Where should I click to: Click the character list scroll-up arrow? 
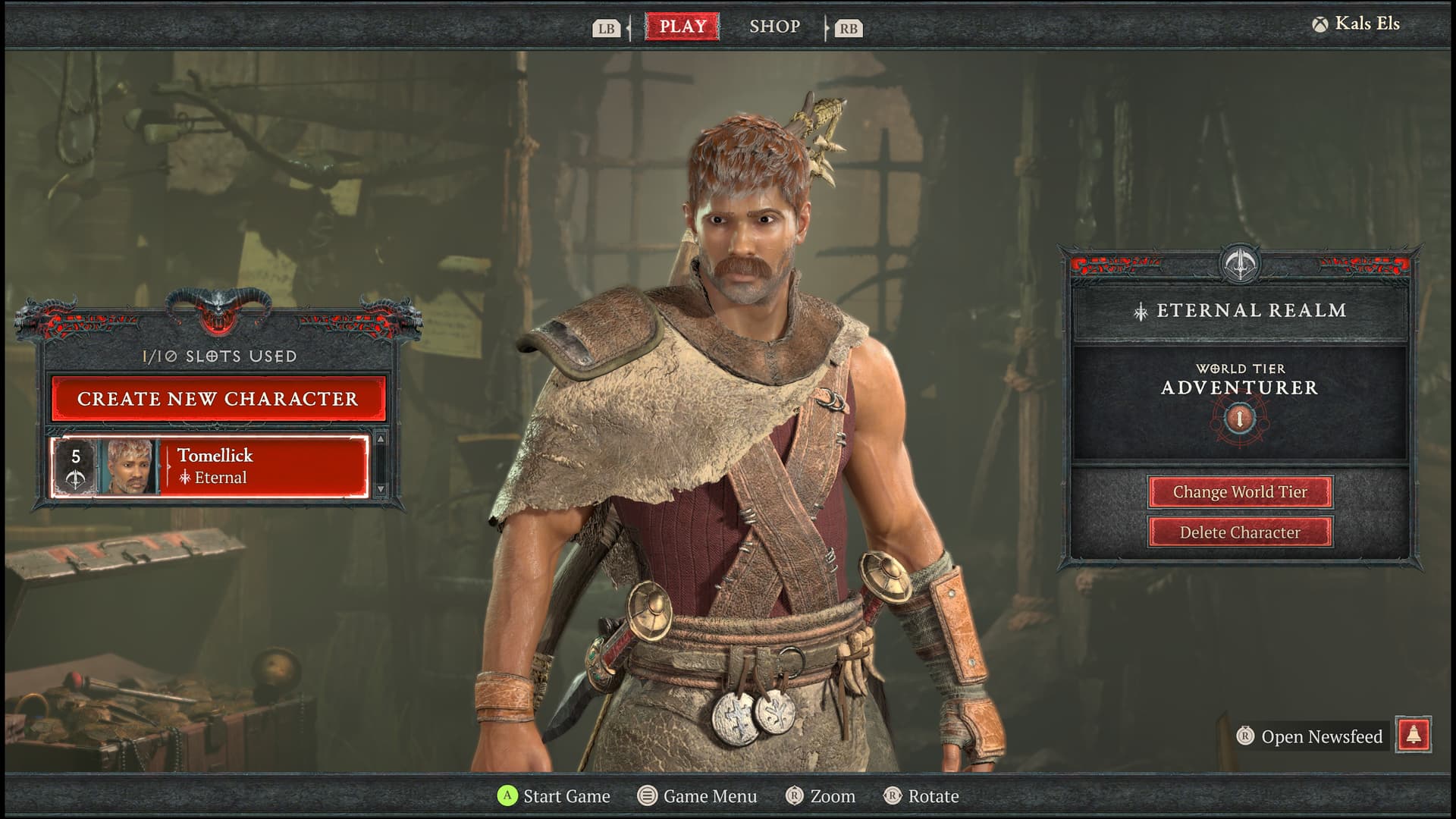click(381, 439)
